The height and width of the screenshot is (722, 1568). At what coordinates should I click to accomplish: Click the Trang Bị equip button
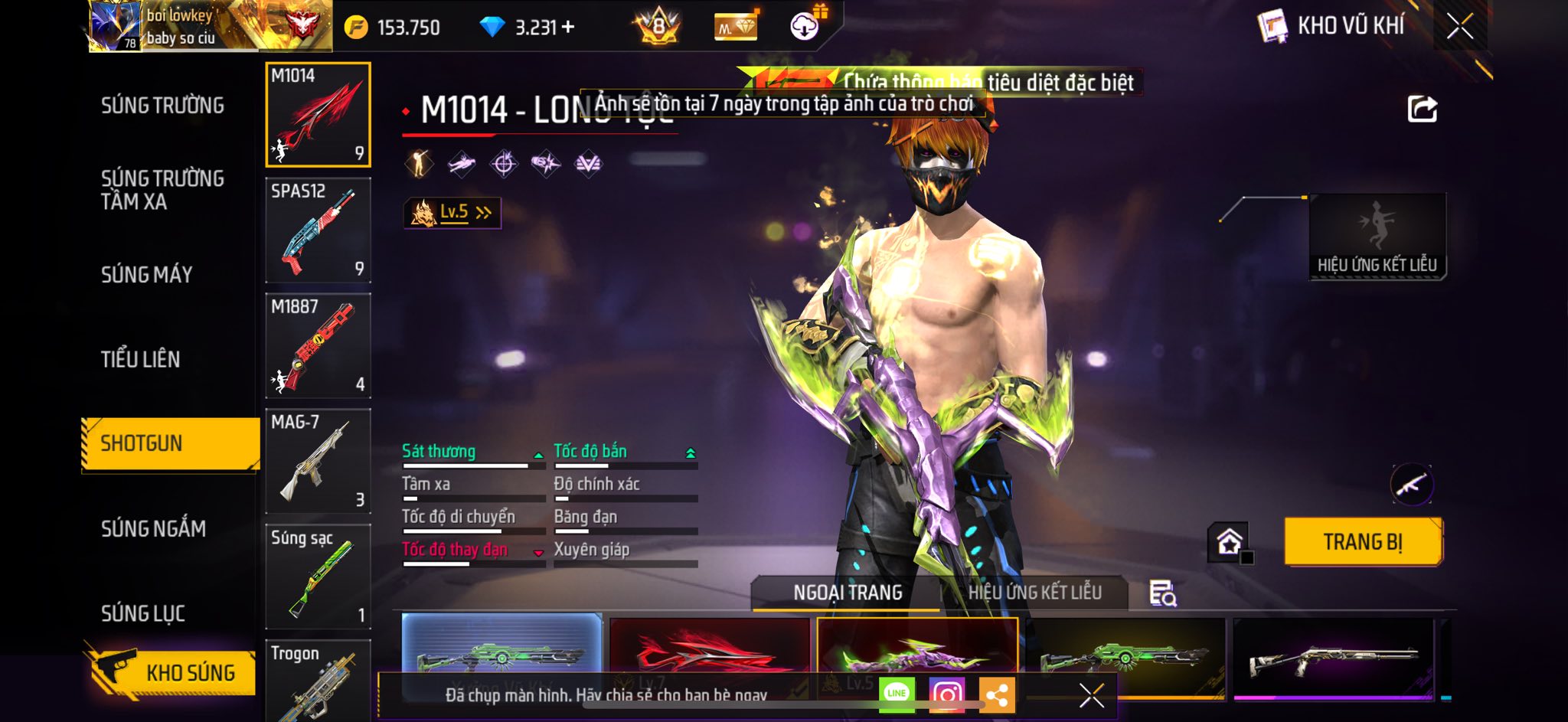click(1363, 542)
